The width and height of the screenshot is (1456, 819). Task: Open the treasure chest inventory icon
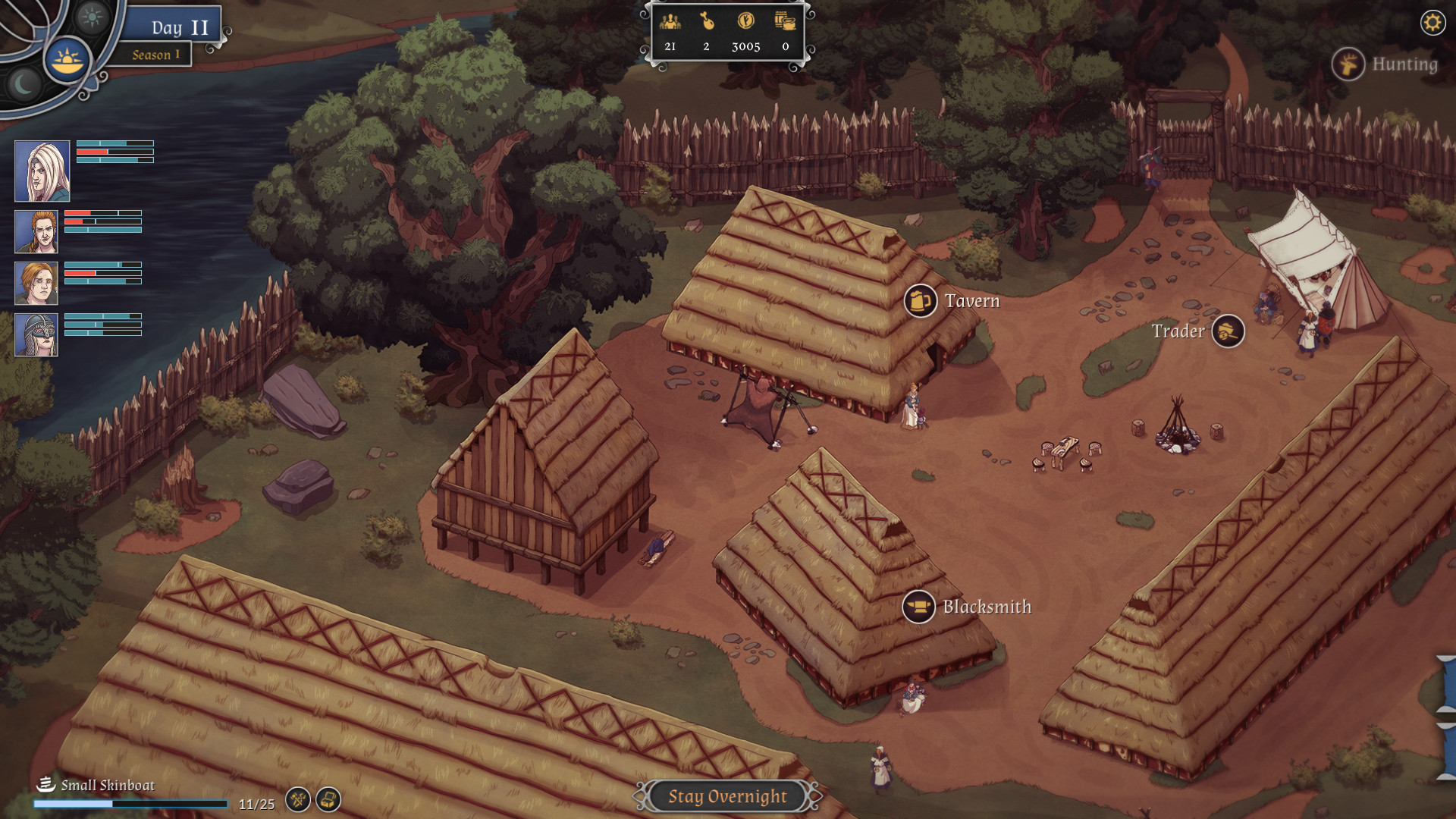[329, 800]
